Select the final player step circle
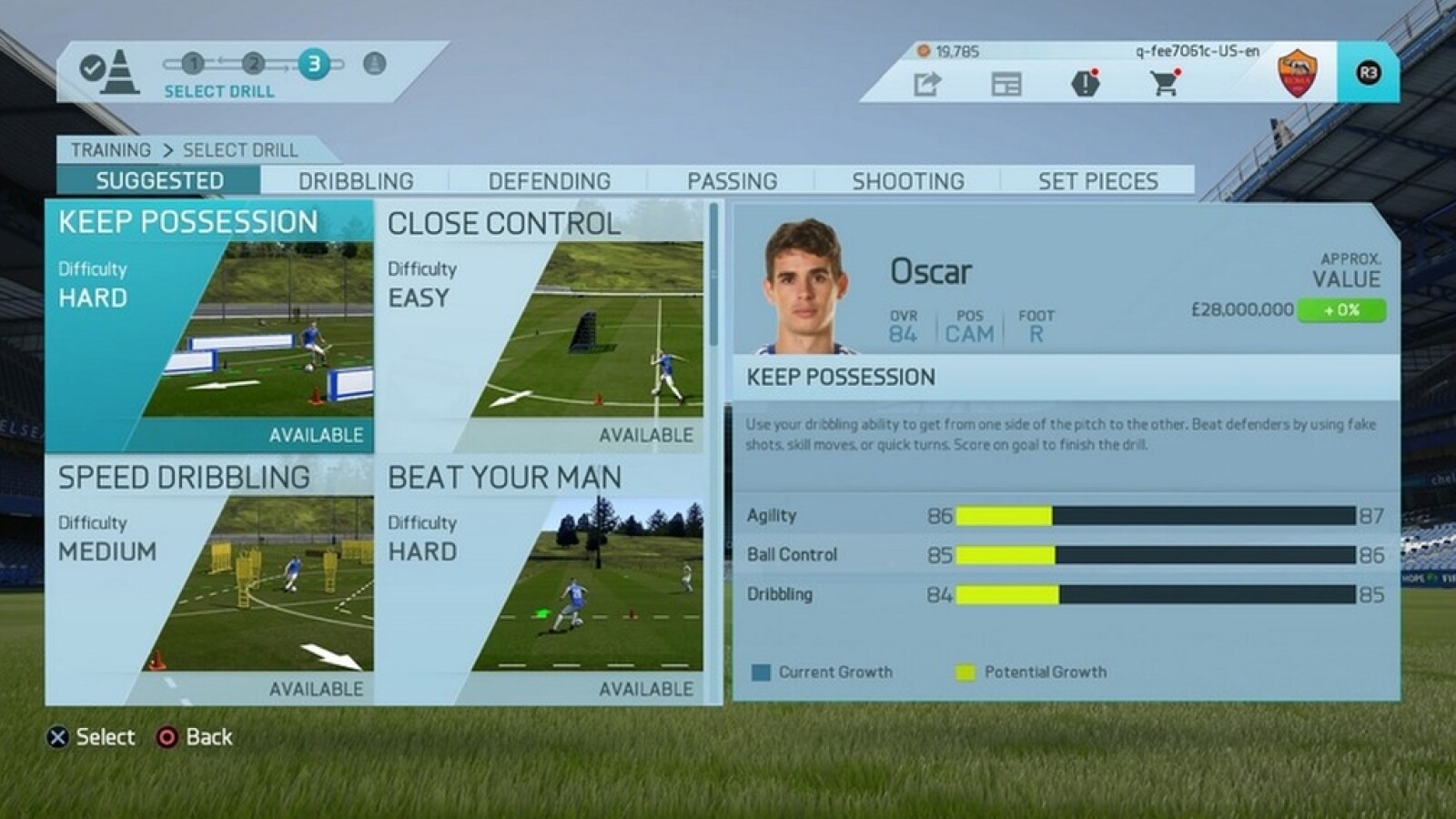This screenshot has height=819, width=1456. pyautogui.click(x=374, y=66)
